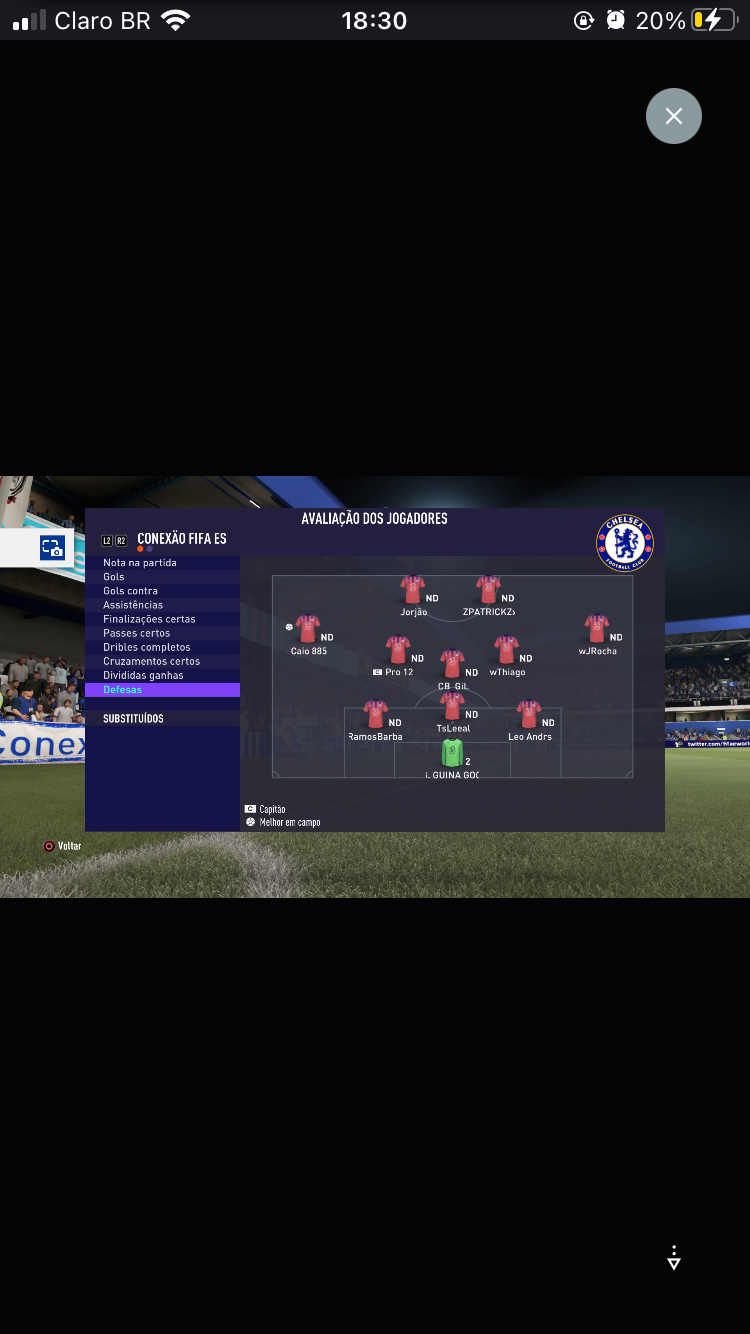The height and width of the screenshot is (1334, 750).
Task: Close the image viewer with the X
Action: tap(674, 116)
